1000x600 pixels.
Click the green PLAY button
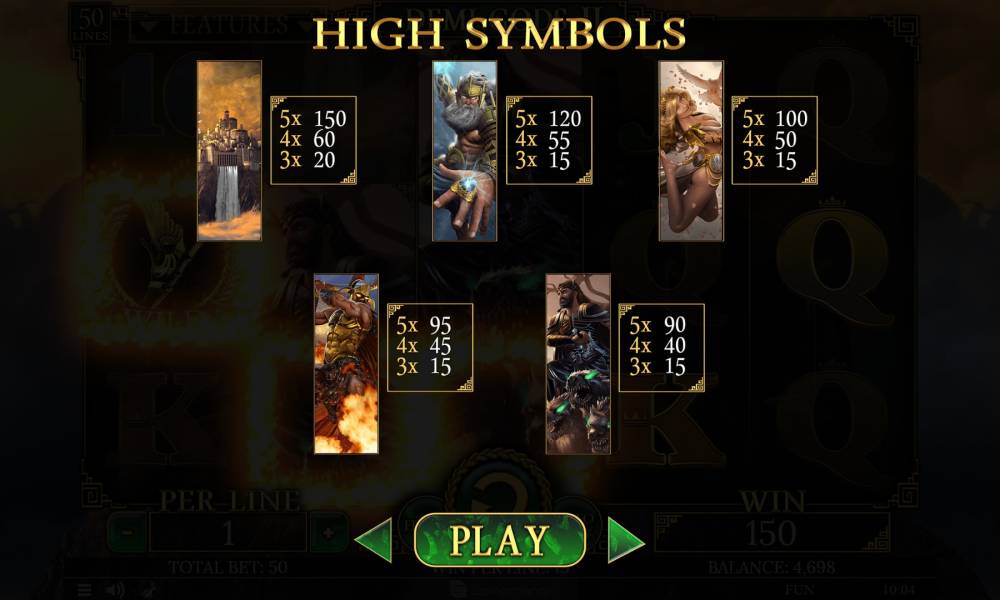pos(499,540)
